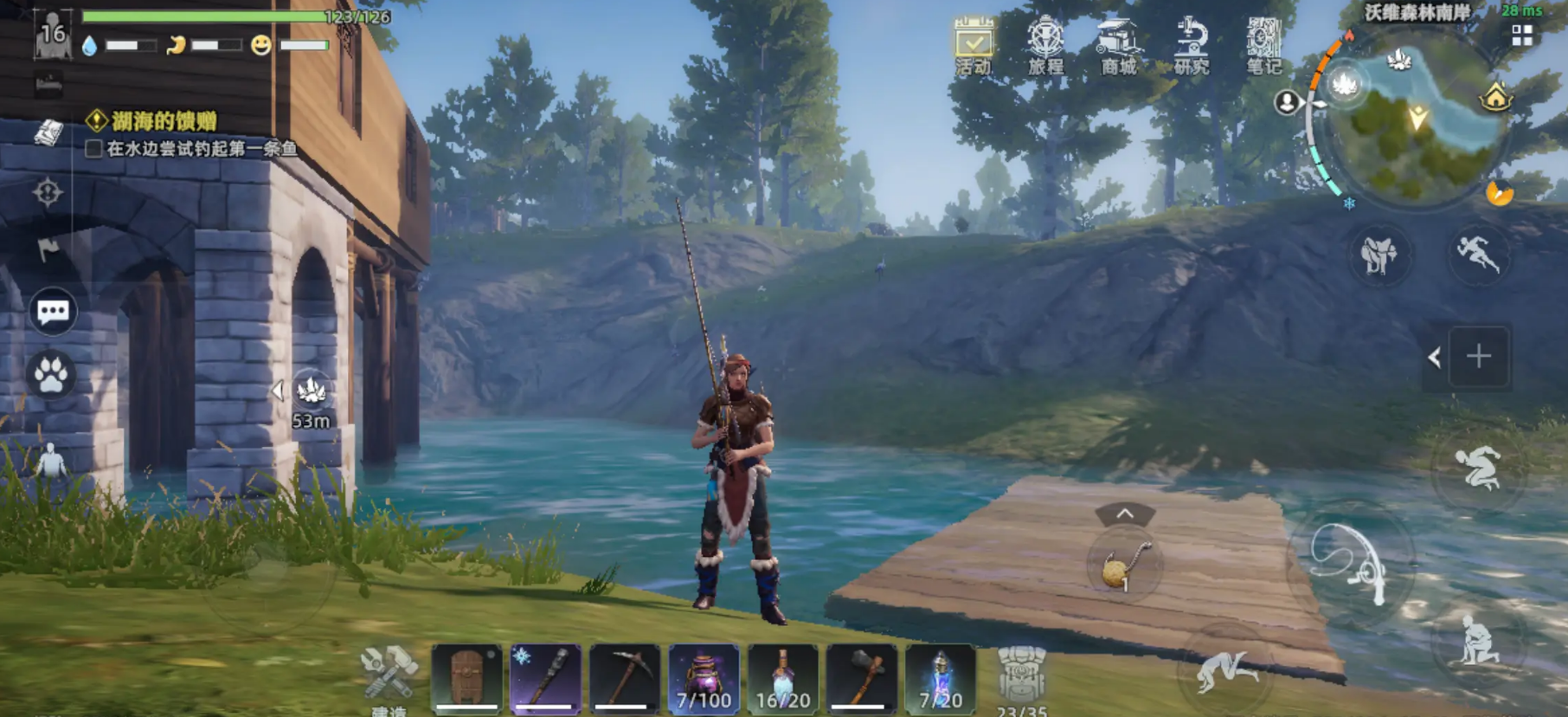Open the 商城 shop
This screenshot has height=717, width=1568.
[x=1118, y=43]
